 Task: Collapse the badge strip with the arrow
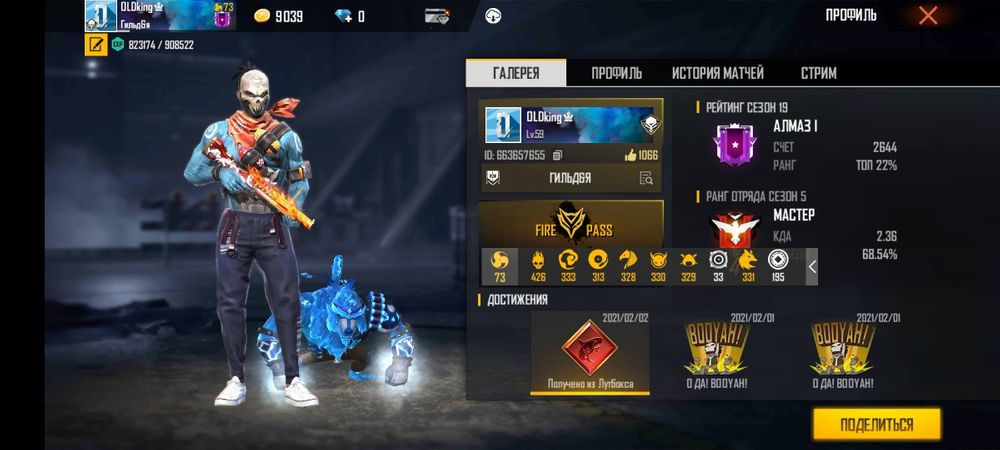pyautogui.click(x=812, y=267)
